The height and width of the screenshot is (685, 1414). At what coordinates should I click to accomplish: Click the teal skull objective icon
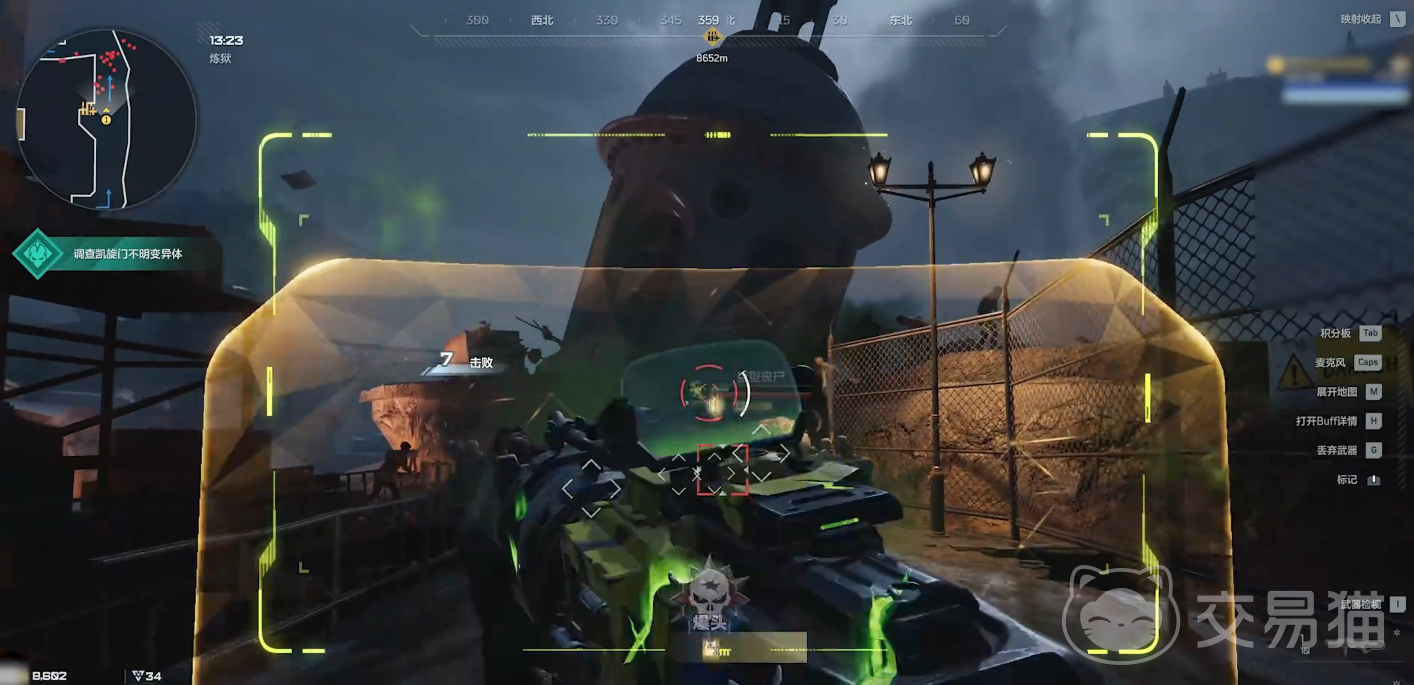click(x=38, y=254)
